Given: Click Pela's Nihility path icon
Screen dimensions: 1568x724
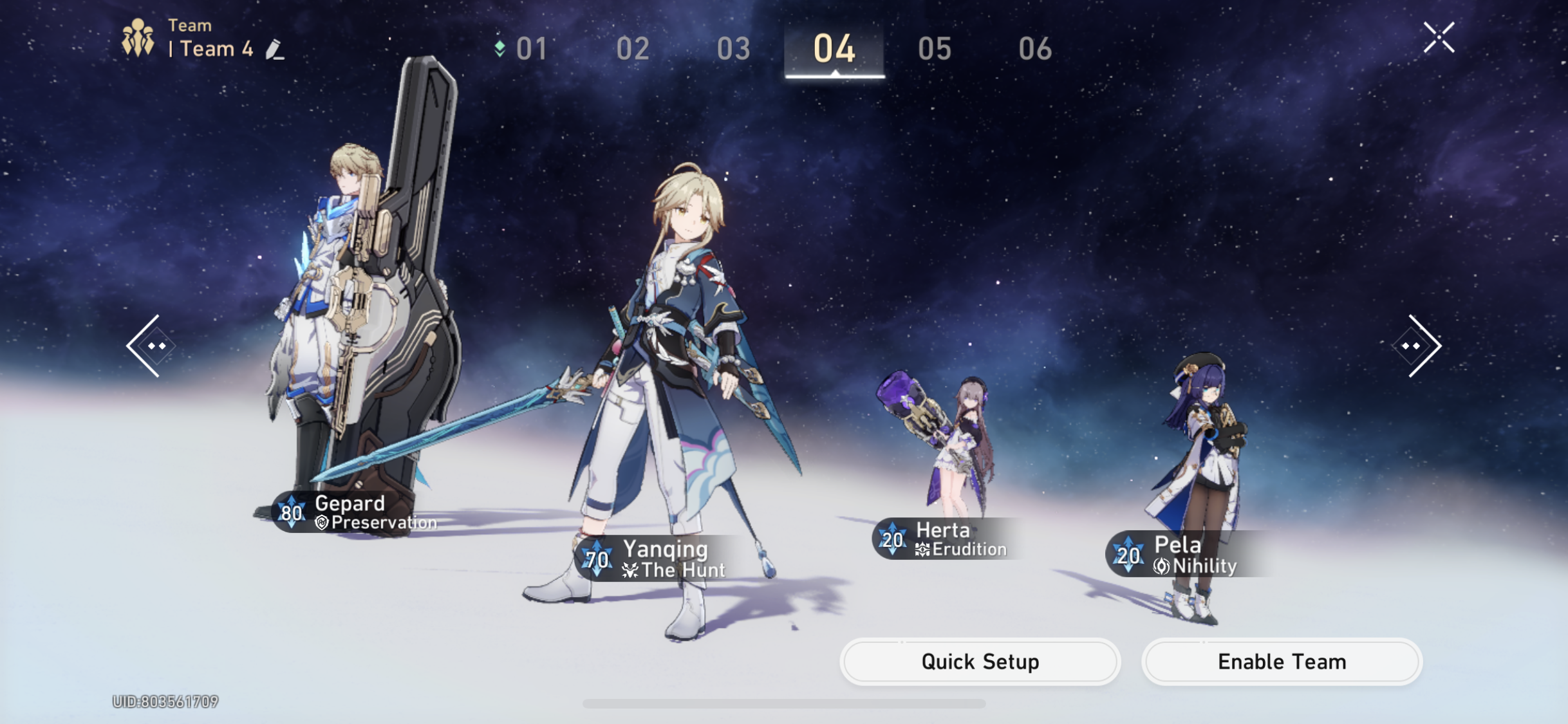Looking at the screenshot, I should click(1162, 567).
